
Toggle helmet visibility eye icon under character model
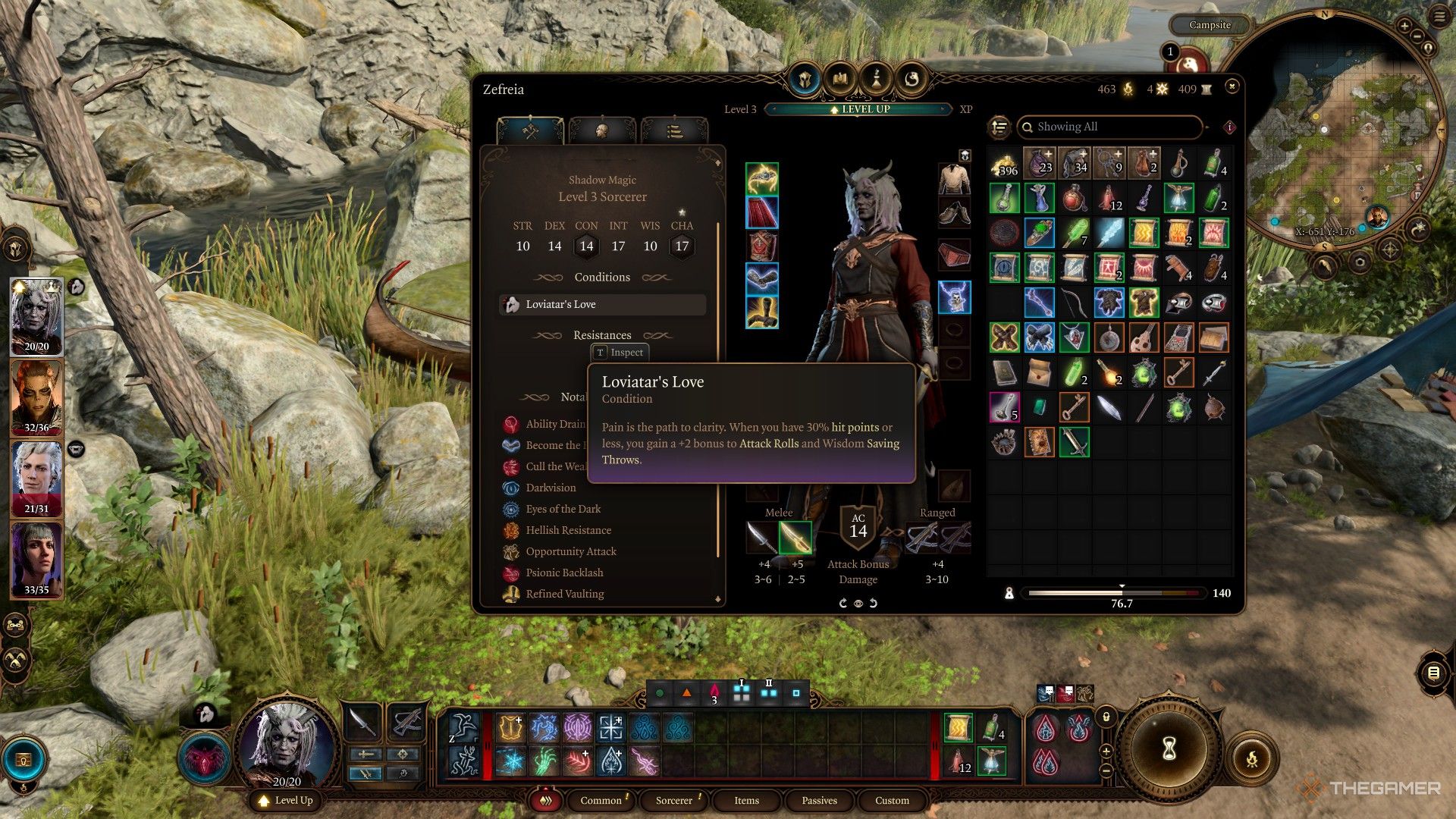pyautogui.click(x=858, y=604)
